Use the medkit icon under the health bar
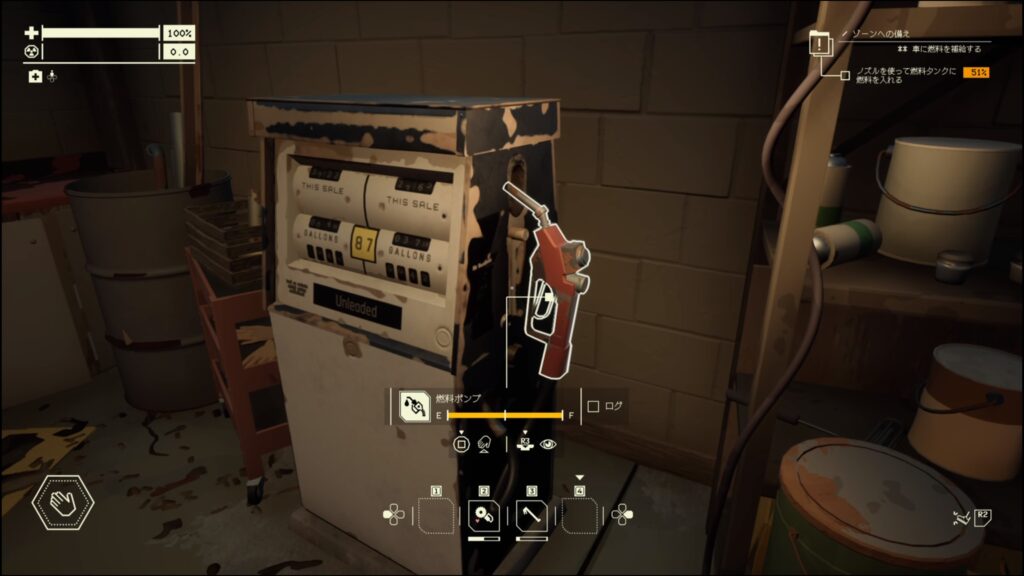 point(35,76)
